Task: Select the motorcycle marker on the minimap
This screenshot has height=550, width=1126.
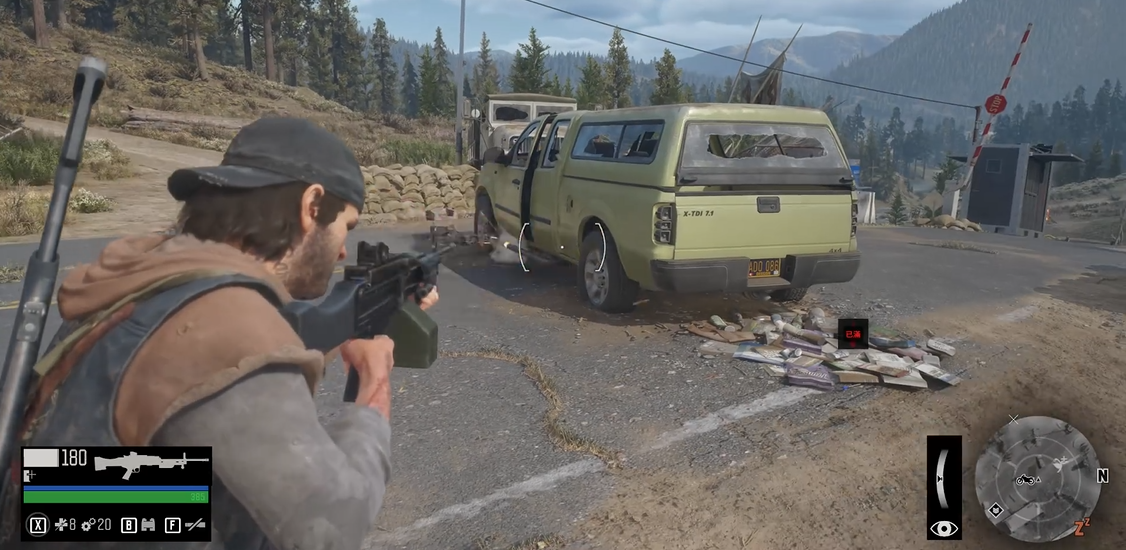Action: [x=1026, y=480]
